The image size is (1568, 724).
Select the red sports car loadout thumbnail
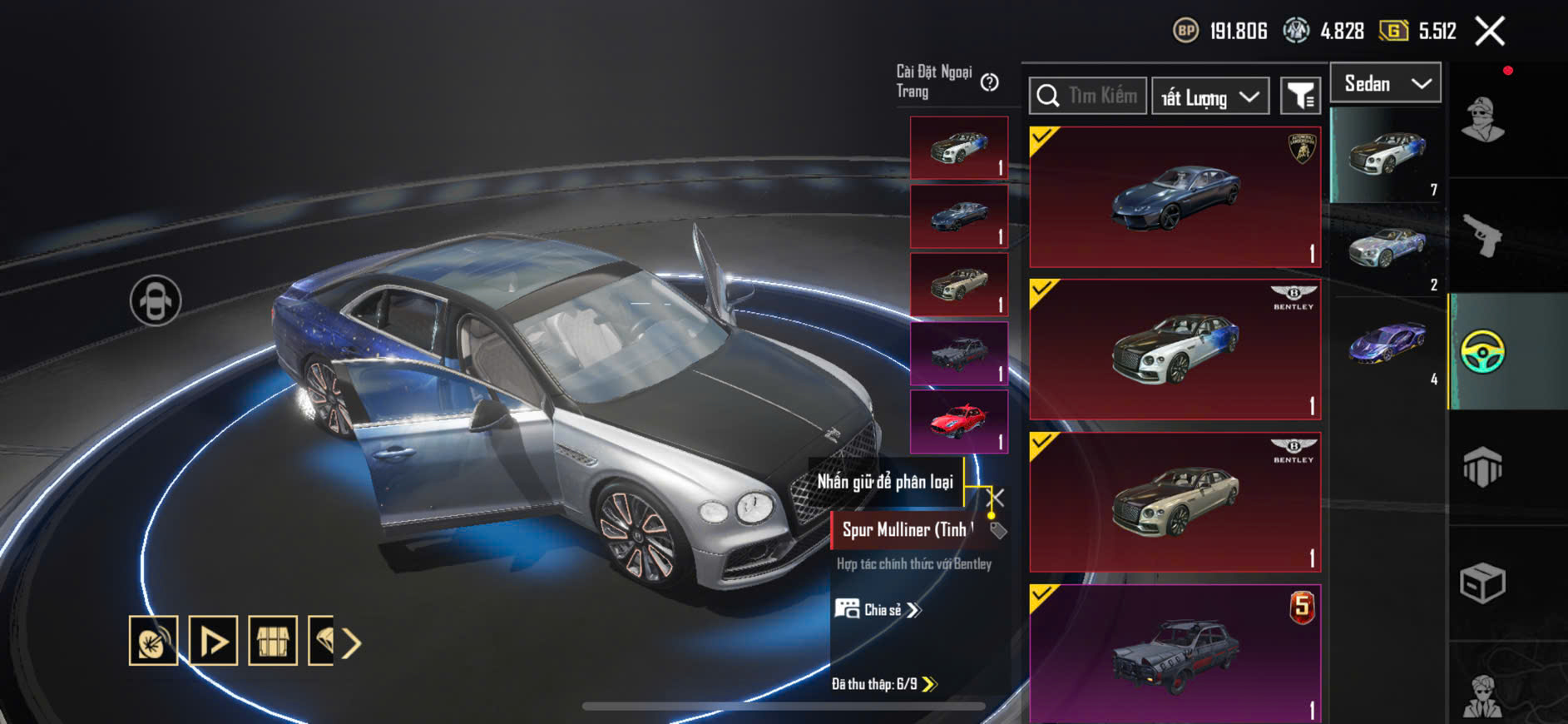[959, 422]
